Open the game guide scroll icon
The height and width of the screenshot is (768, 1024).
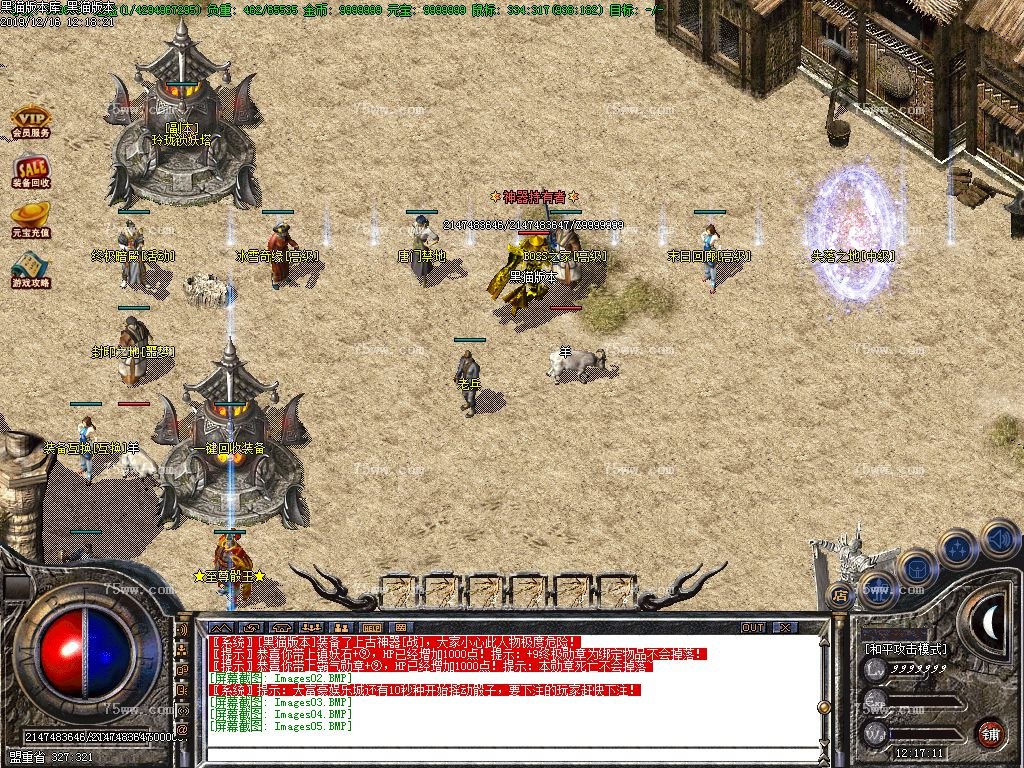pyautogui.click(x=31, y=268)
